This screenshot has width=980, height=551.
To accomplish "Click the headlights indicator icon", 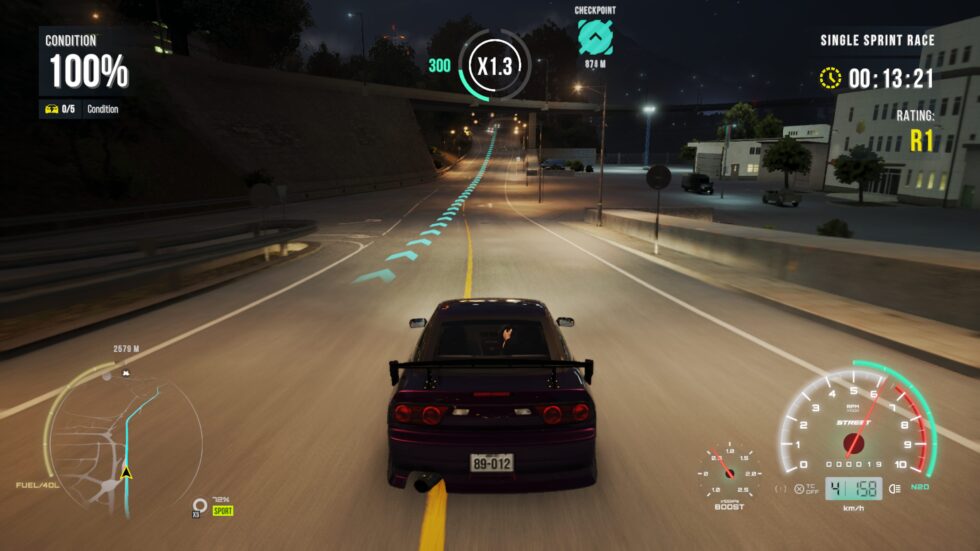I will pos(893,488).
